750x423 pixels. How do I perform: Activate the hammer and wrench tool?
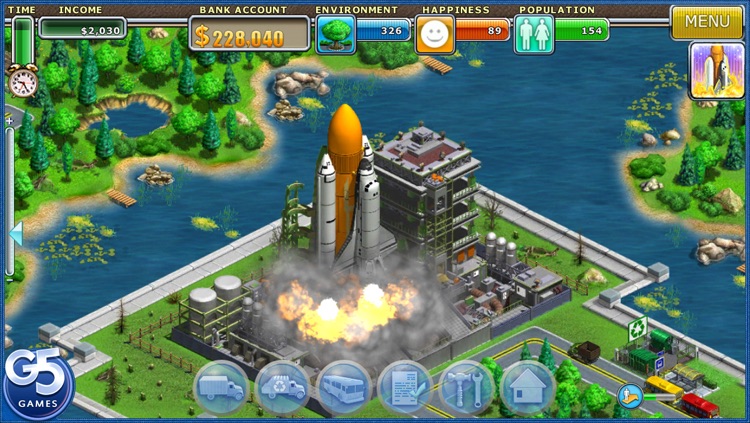tap(466, 387)
